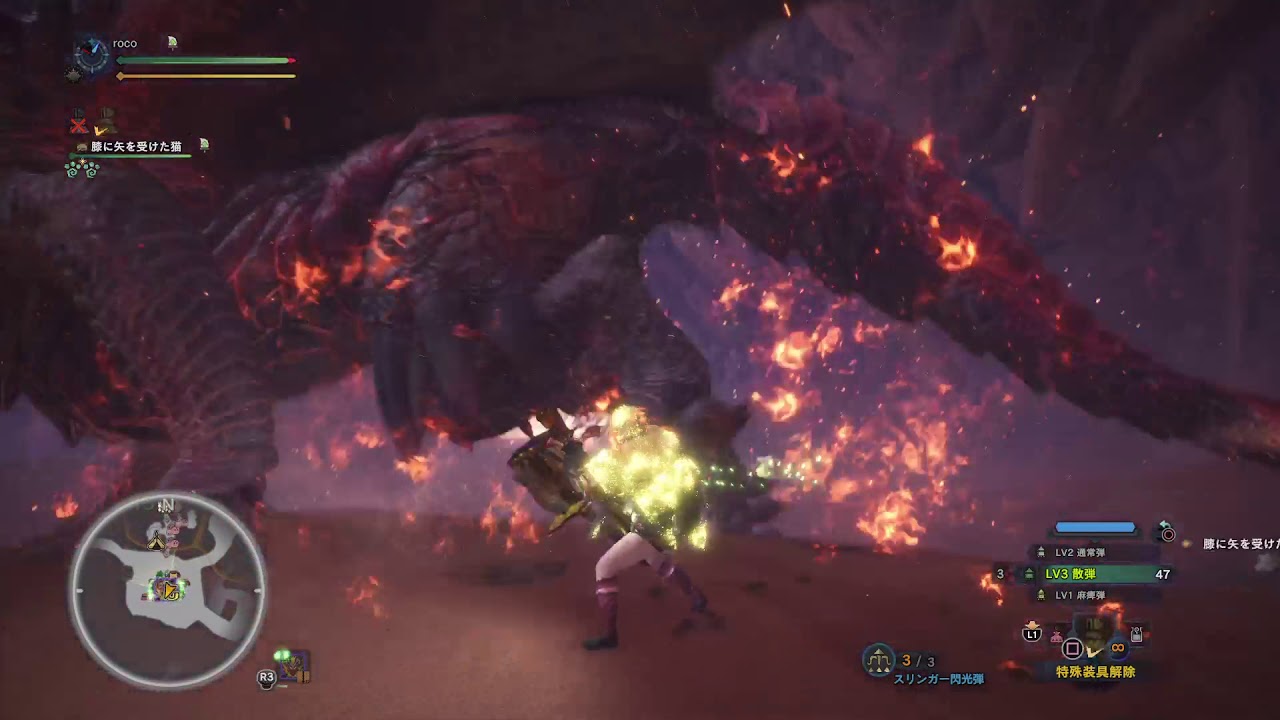Image resolution: width=1280 pixels, height=720 pixels.
Task: Switch to LV2 通常弾 ammo
Action: click(x=1080, y=552)
